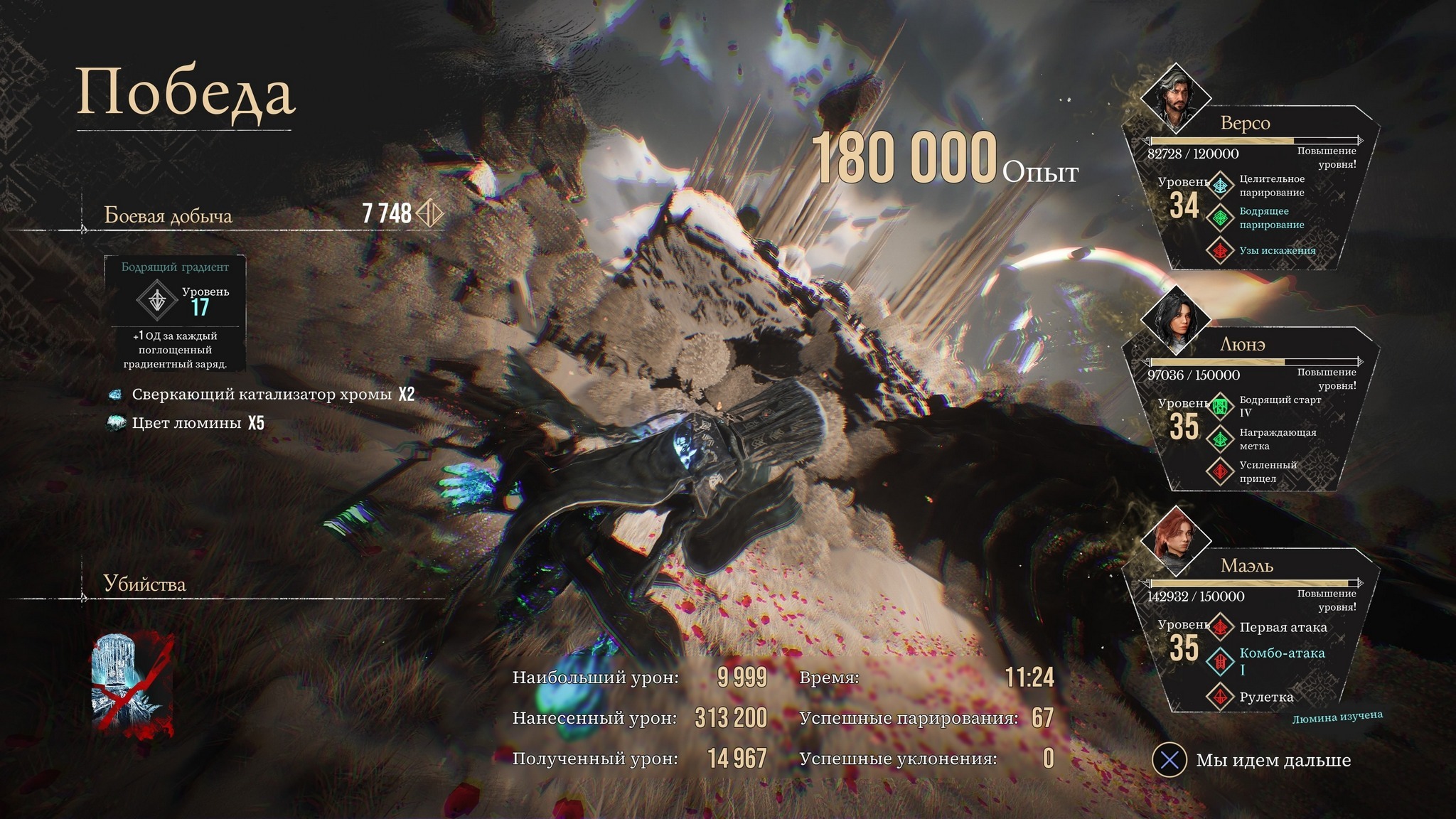This screenshot has width=1456, height=819.
Task: Select the Награждающая метка skill icon
Action: pos(1221,439)
